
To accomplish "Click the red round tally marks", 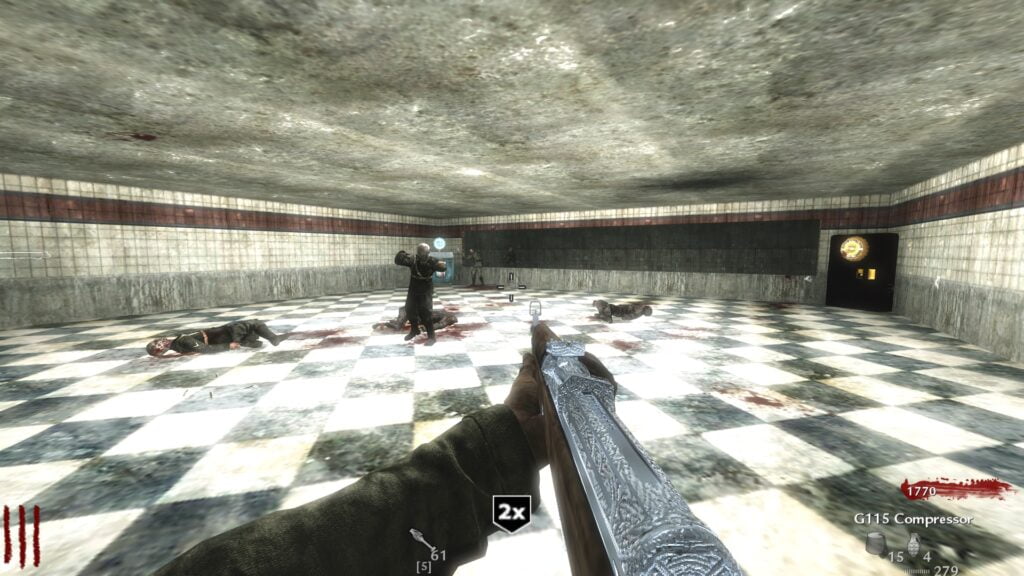I will tap(22, 535).
